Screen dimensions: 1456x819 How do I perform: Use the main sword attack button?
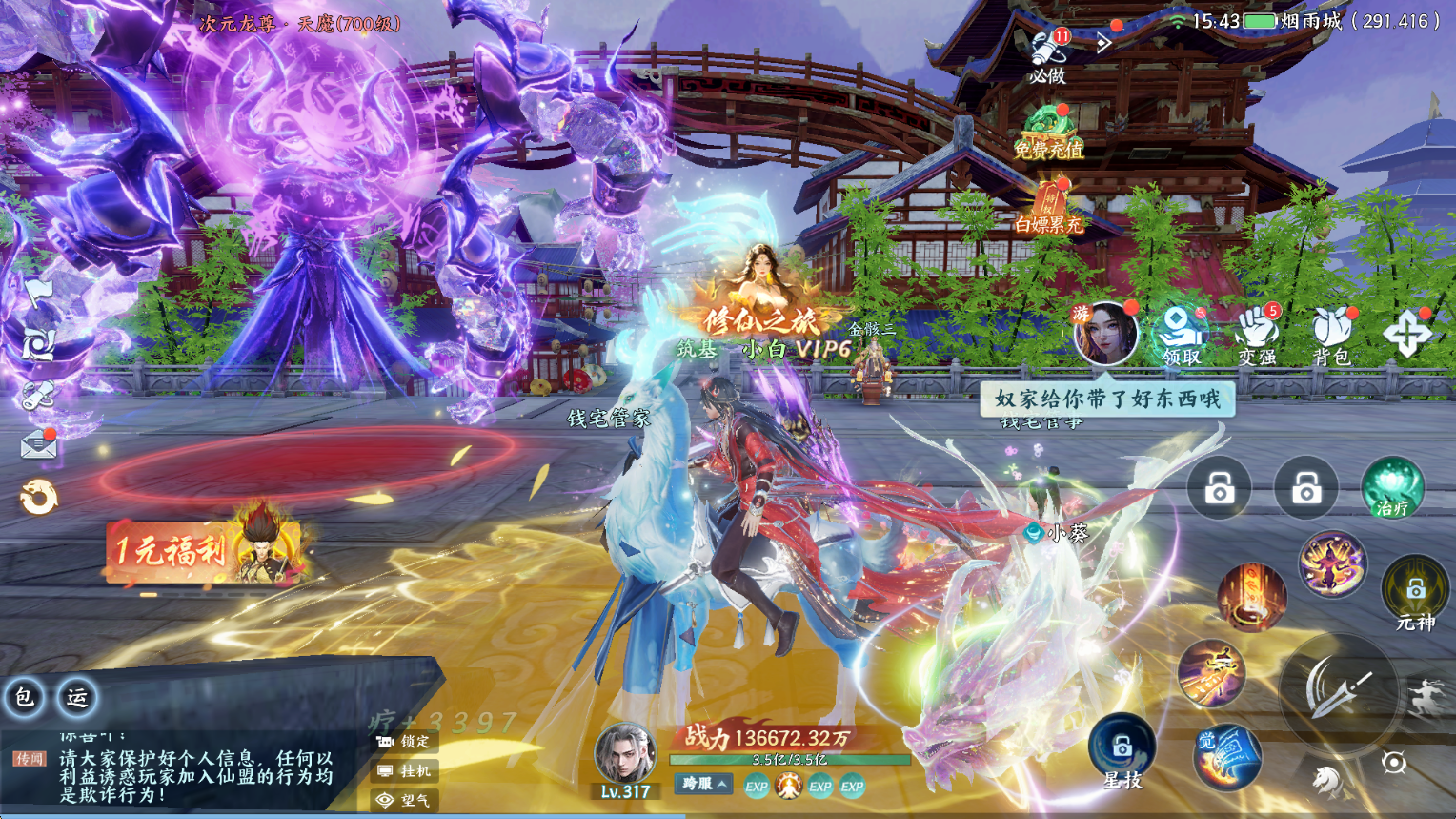[x=1338, y=688]
